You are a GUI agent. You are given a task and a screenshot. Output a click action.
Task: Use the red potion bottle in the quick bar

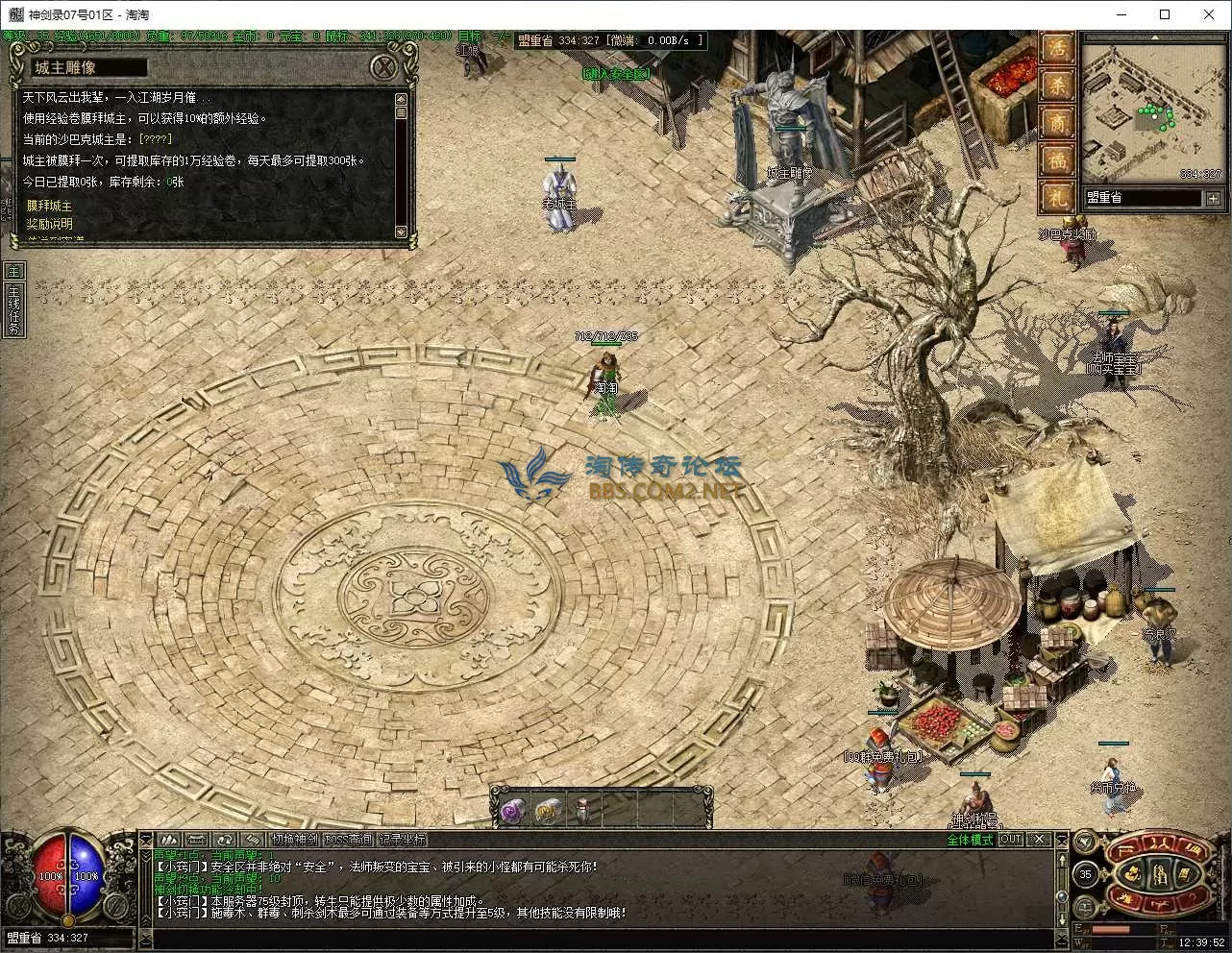(583, 812)
